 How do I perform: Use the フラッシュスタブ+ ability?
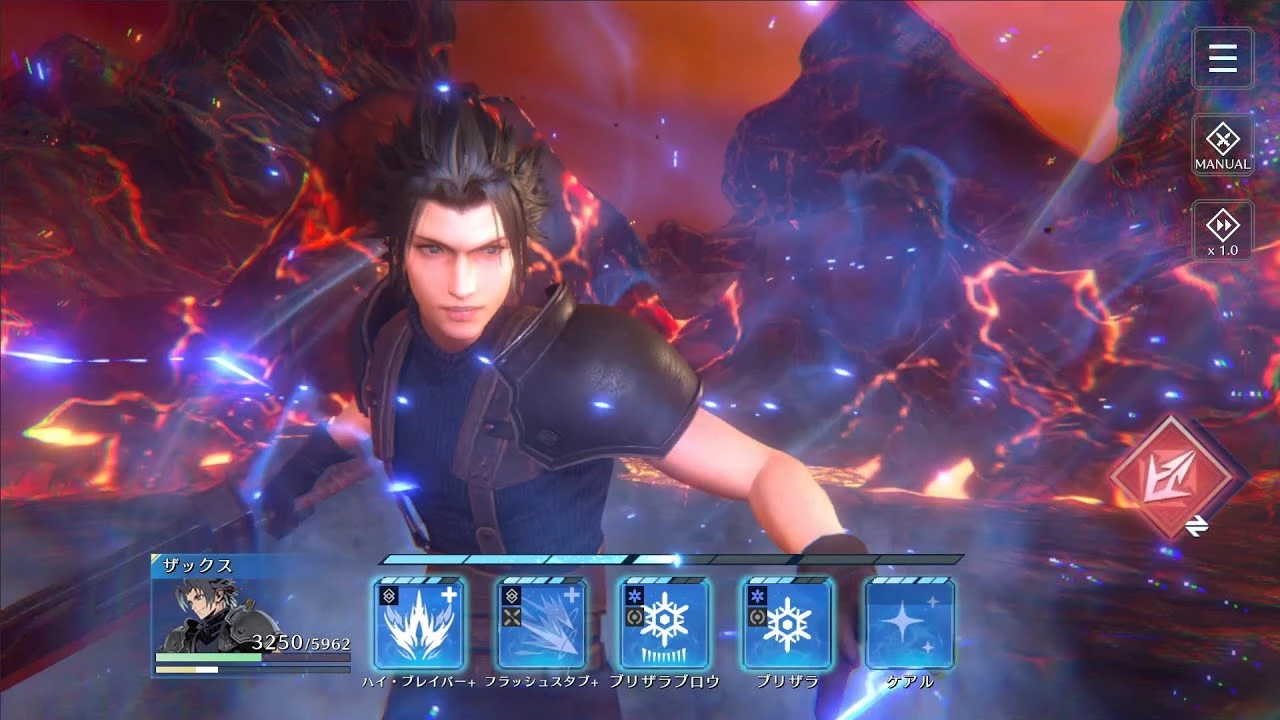point(541,628)
